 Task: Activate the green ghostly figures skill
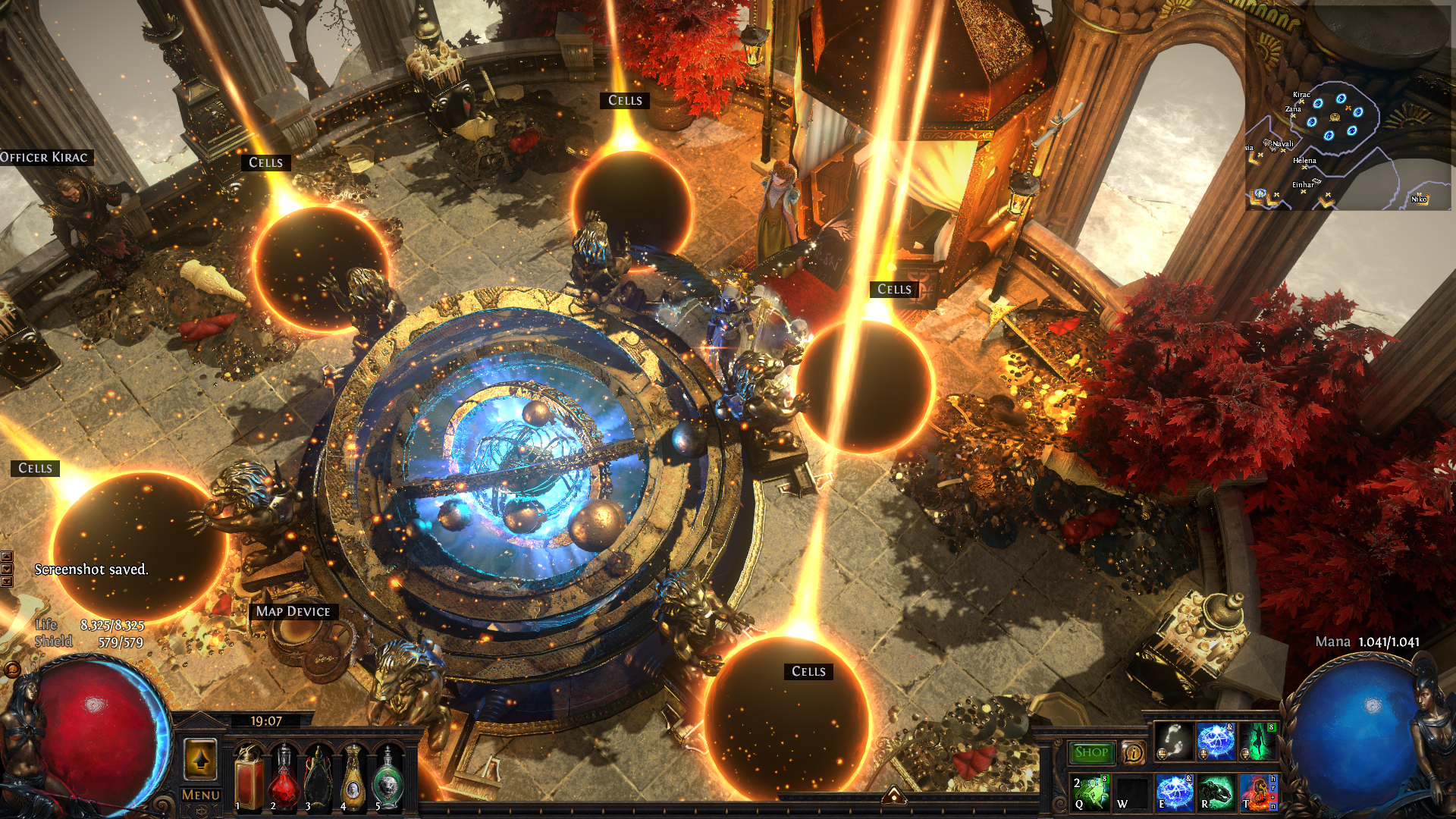pos(1090,792)
